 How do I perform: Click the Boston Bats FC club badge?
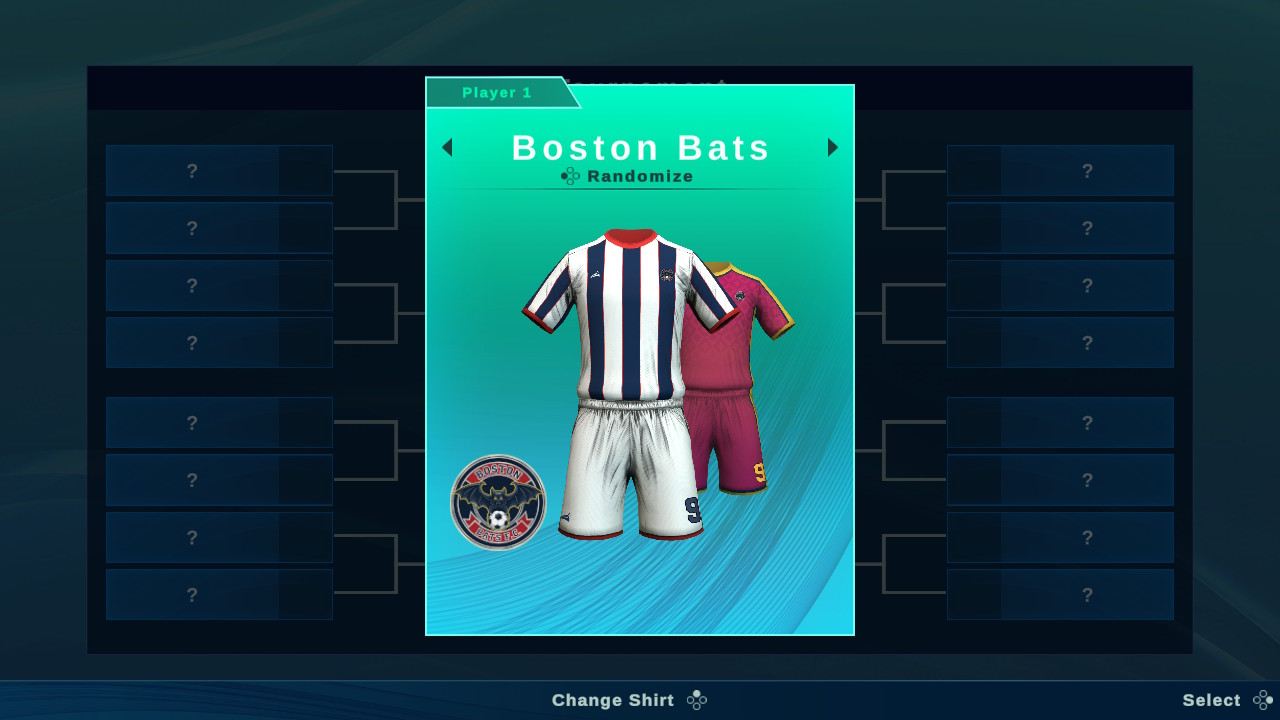(x=497, y=500)
